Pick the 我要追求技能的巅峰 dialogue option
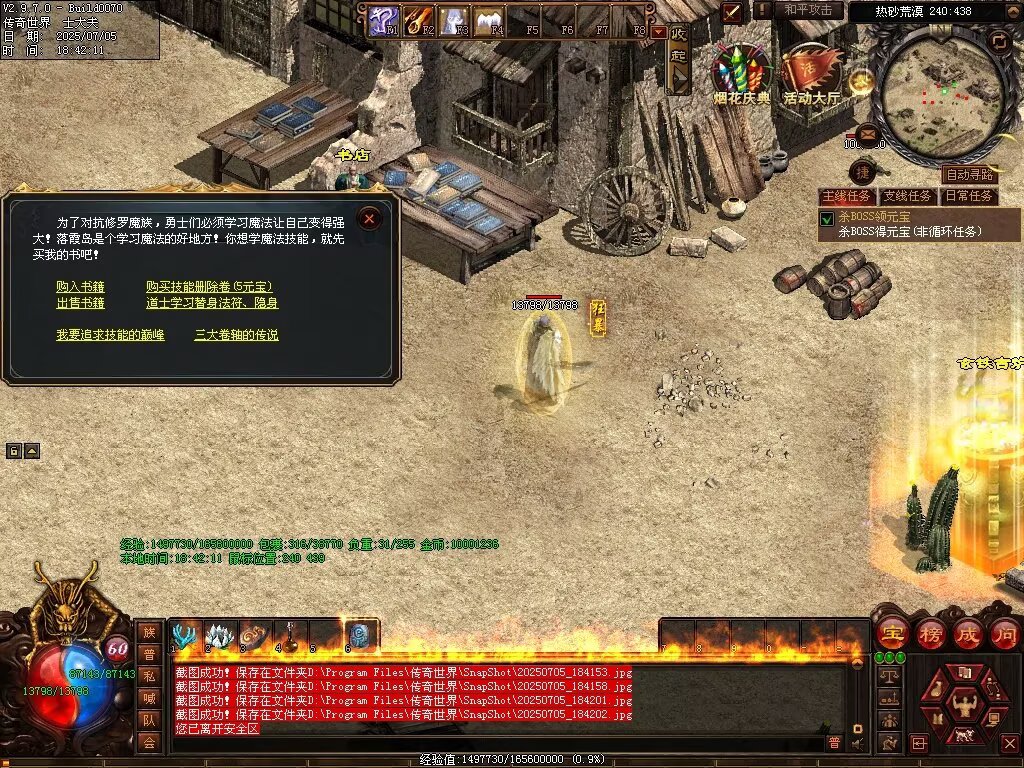Image resolution: width=1024 pixels, height=768 pixels. [x=110, y=335]
